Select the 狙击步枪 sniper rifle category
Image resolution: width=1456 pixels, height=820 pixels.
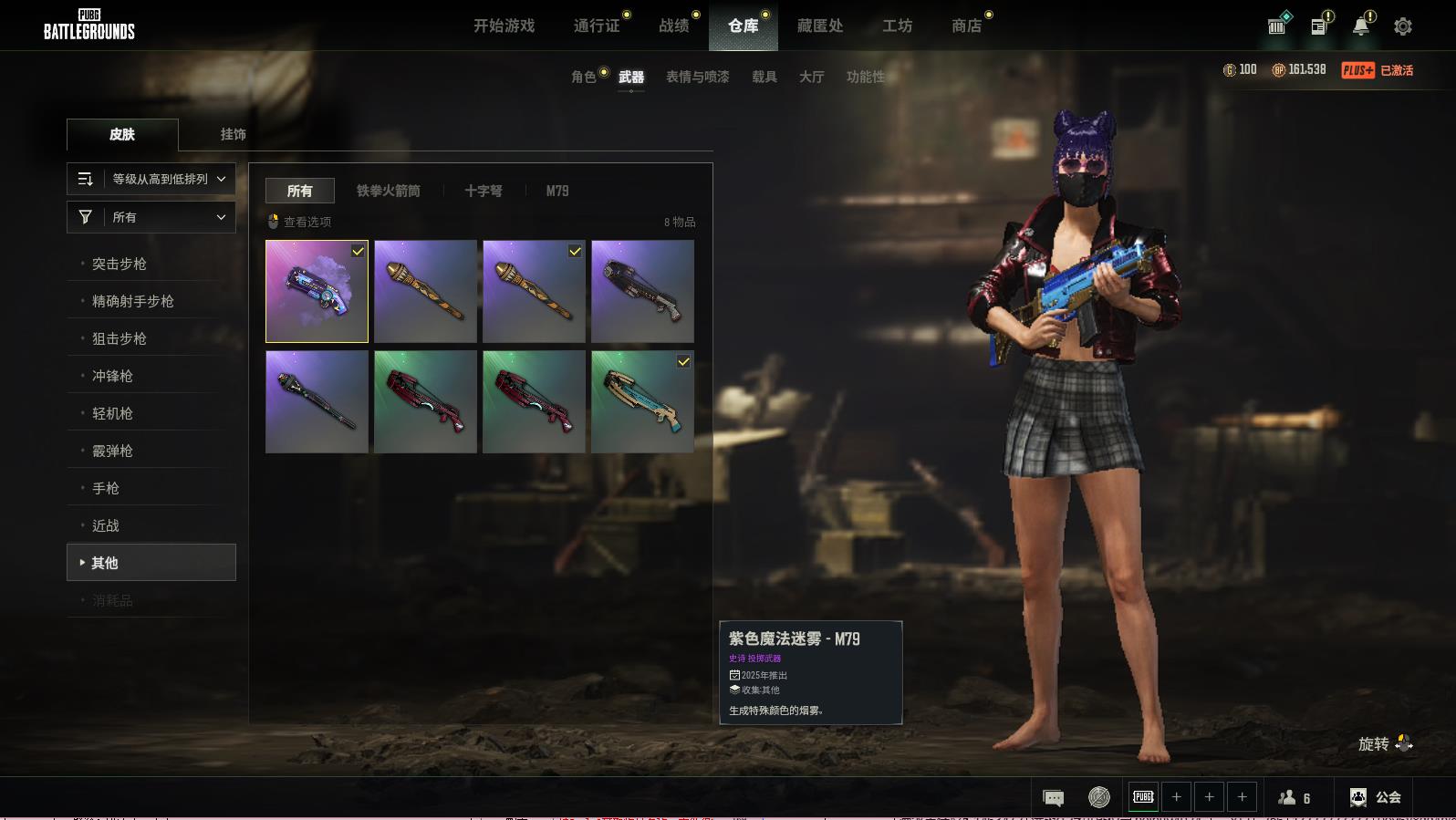pos(120,338)
